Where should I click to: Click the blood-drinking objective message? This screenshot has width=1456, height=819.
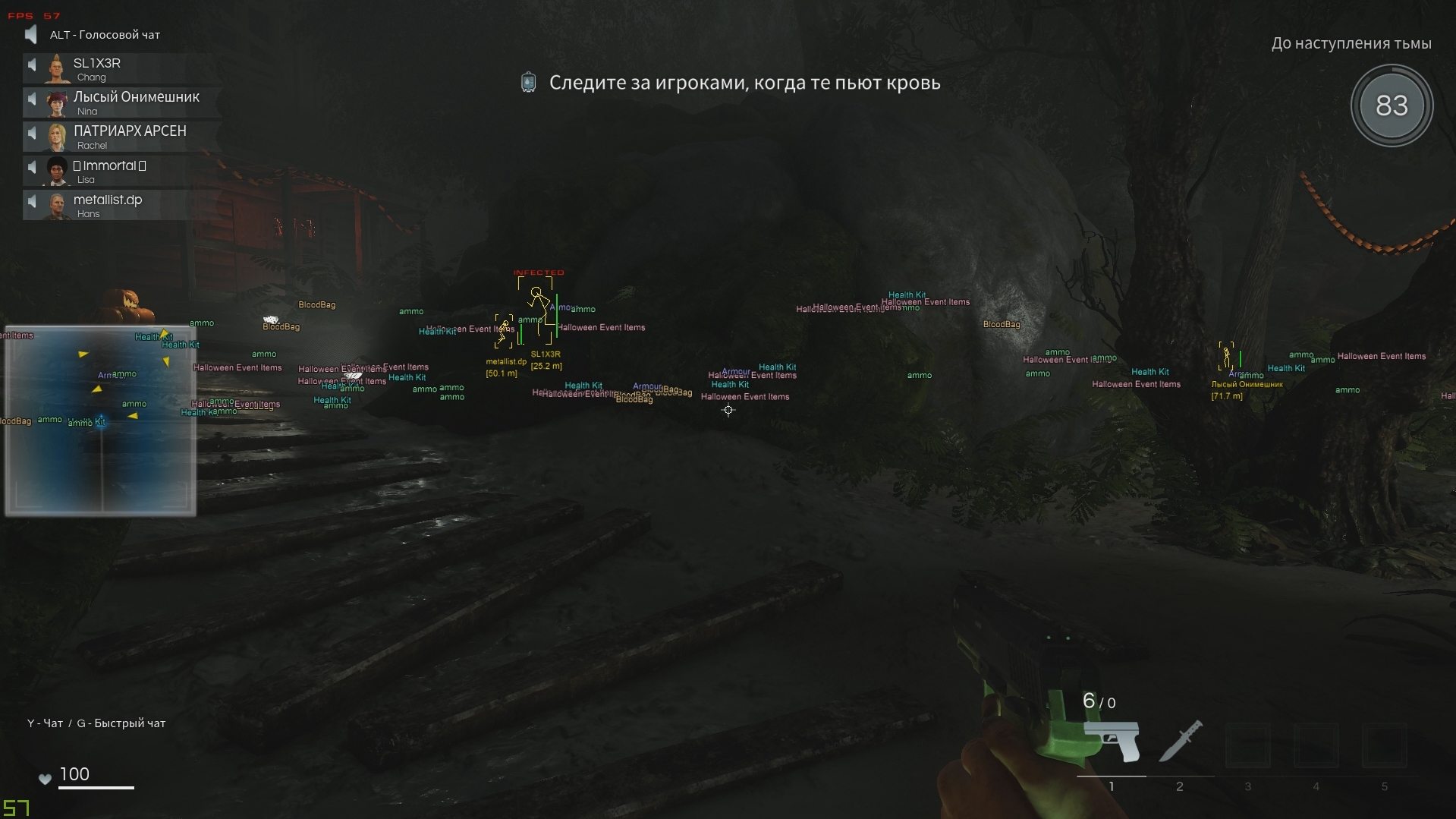tap(745, 83)
